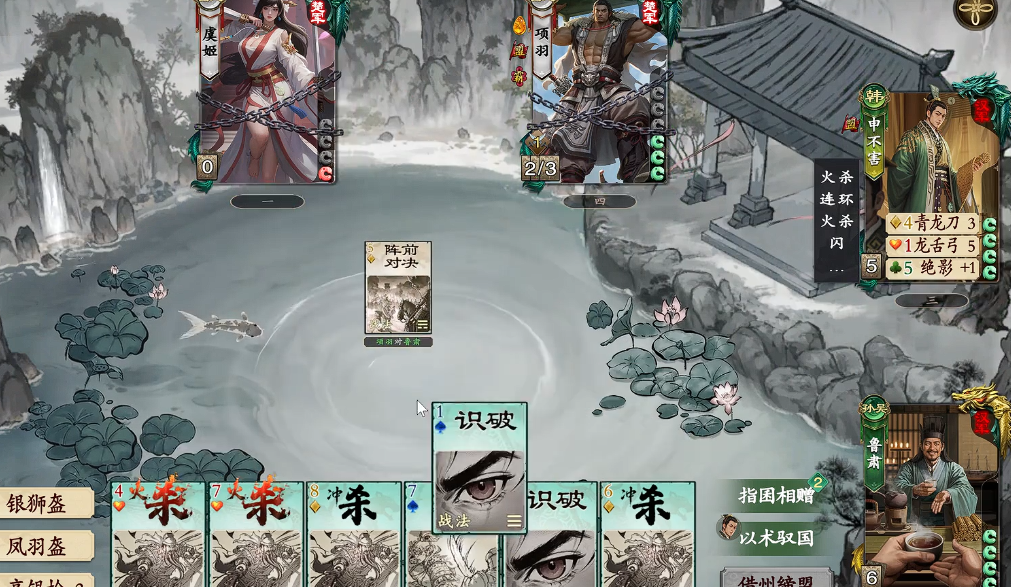Select the 6 of diamonds 冲杀 card
This screenshot has height=587, width=1011.
[x=647, y=533]
